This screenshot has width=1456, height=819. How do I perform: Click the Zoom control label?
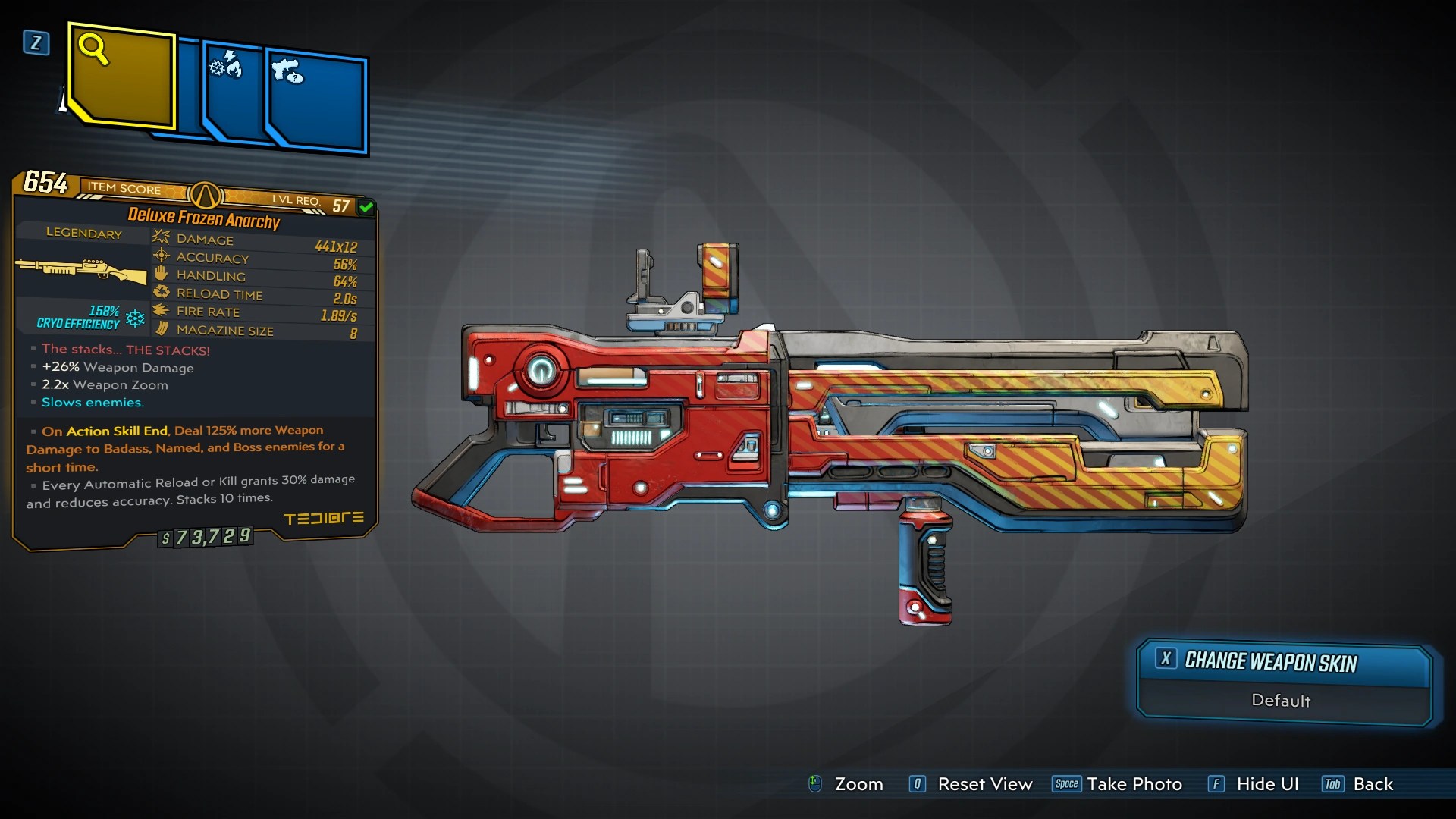click(858, 784)
